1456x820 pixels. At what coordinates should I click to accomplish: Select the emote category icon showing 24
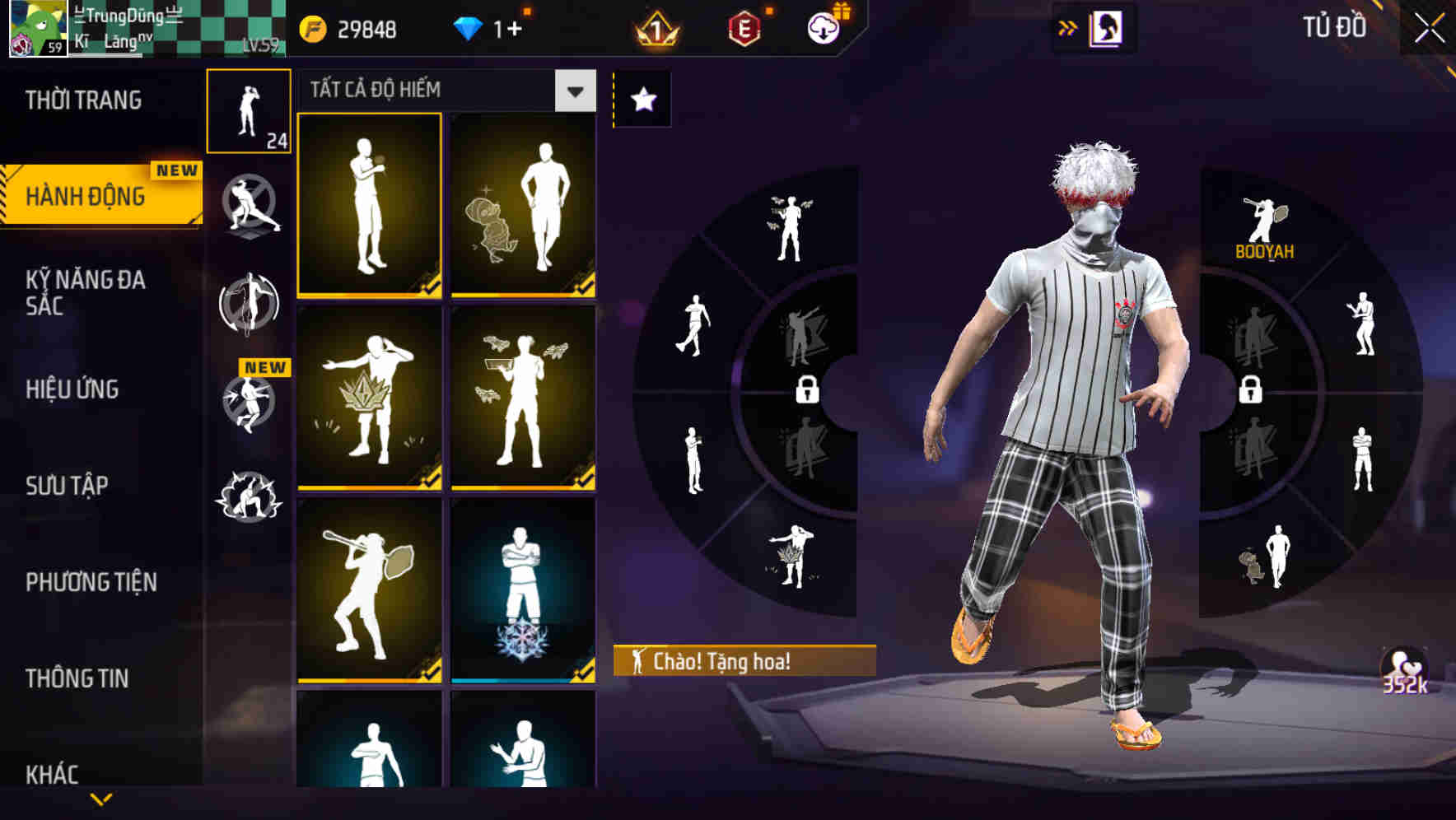pos(250,111)
